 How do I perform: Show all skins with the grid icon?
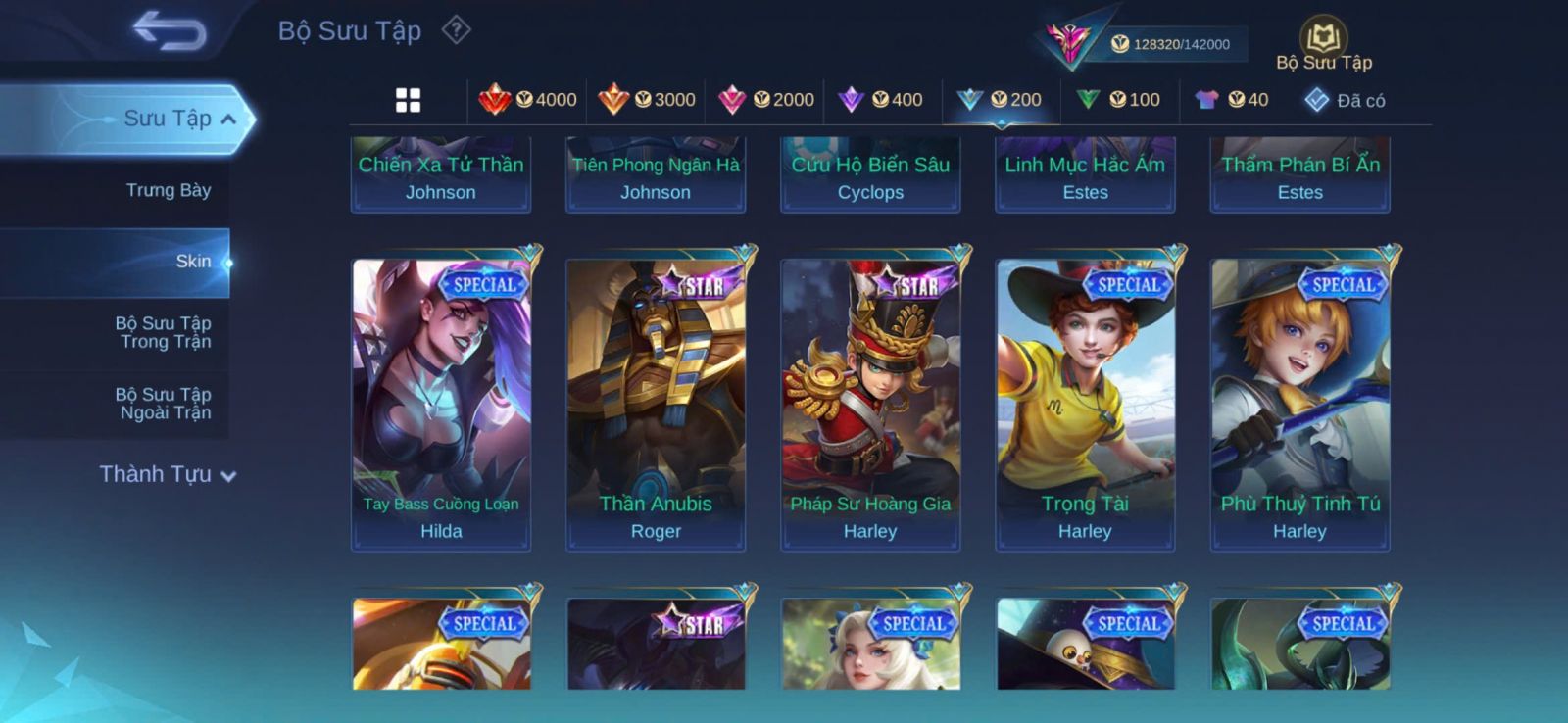tap(408, 100)
